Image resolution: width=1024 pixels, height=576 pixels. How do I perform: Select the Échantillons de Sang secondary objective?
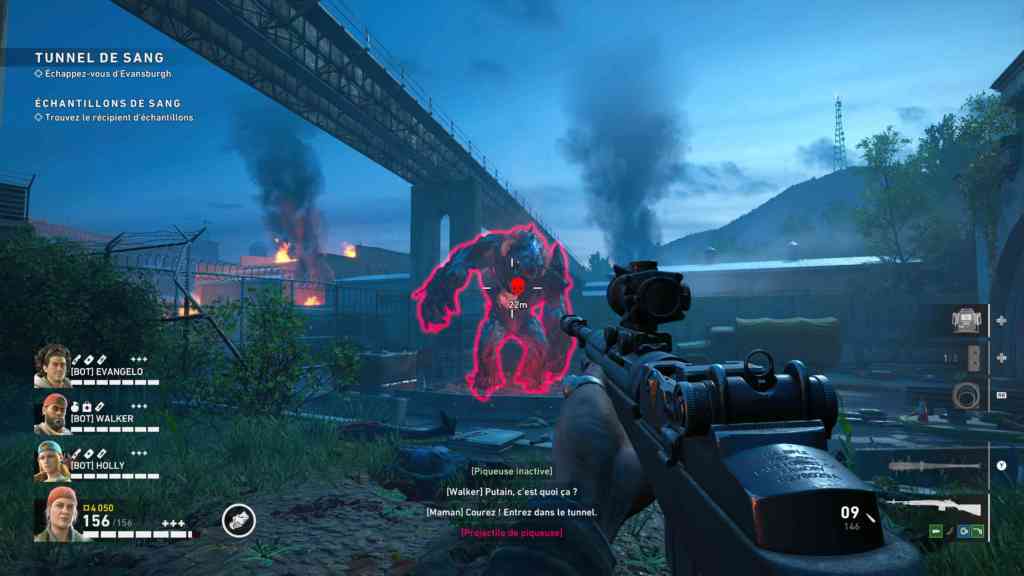[x=107, y=103]
